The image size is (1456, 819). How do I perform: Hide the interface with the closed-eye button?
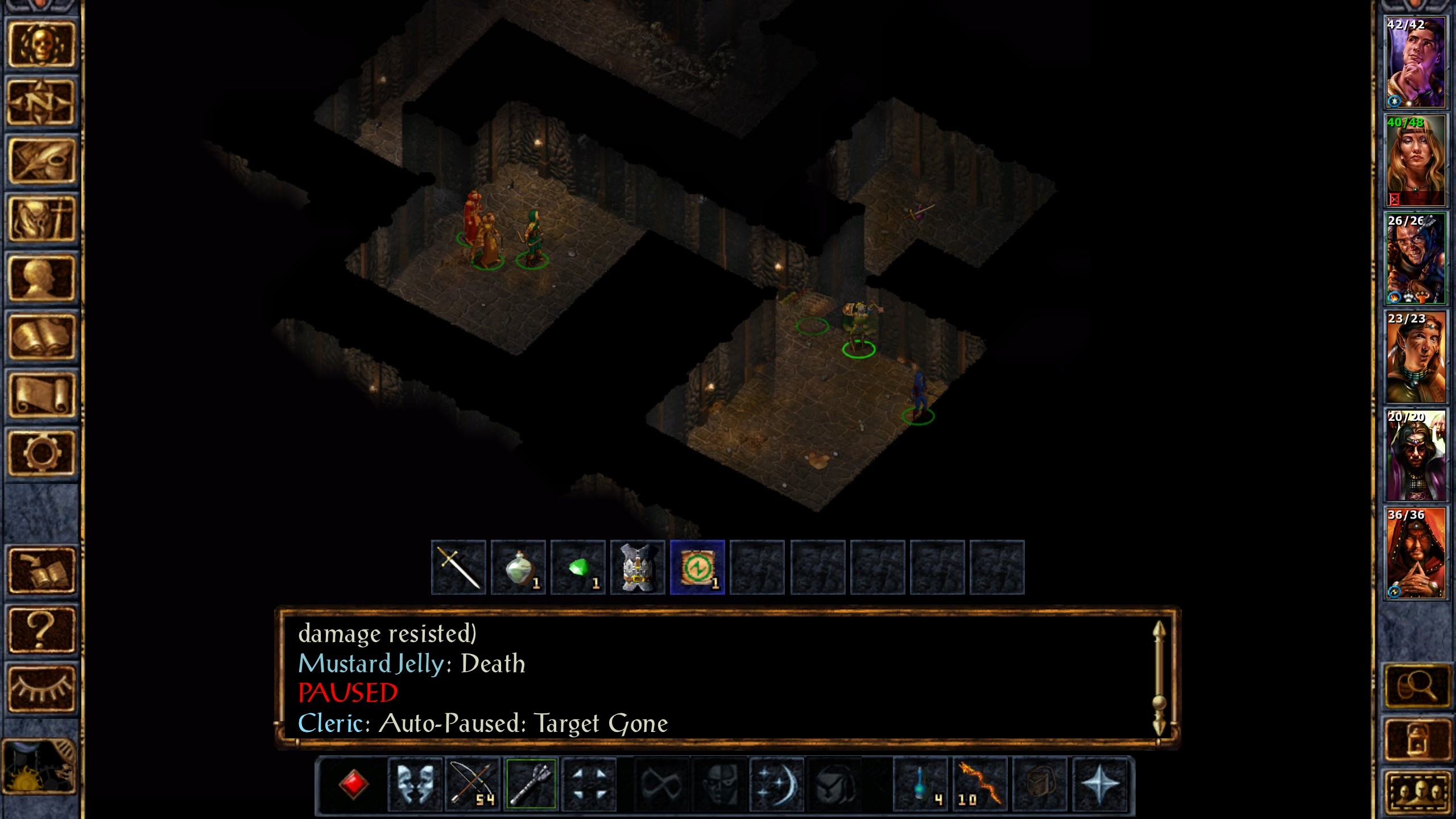tap(41, 688)
